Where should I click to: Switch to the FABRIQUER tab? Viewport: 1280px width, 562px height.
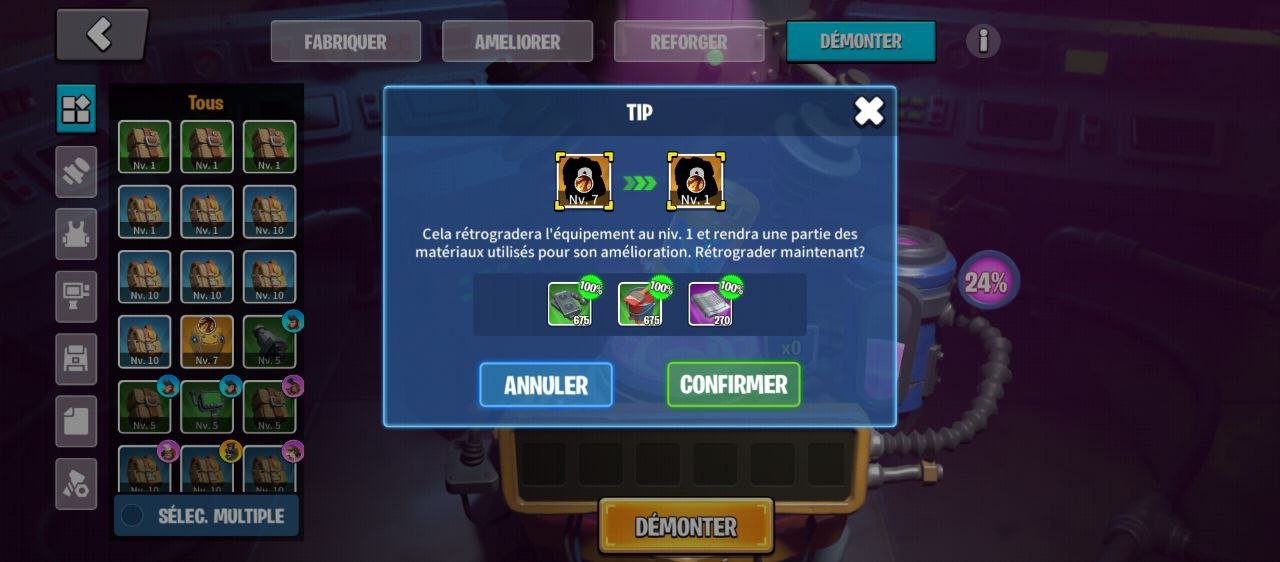click(x=346, y=42)
